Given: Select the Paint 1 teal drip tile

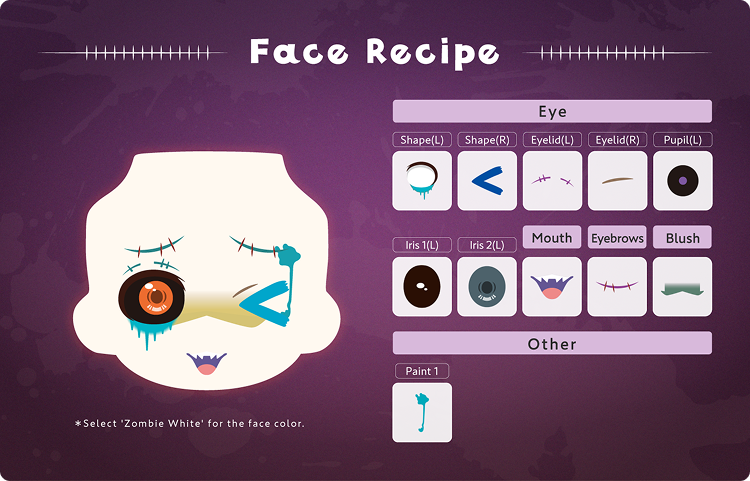Looking at the screenshot, I should 422,412.
